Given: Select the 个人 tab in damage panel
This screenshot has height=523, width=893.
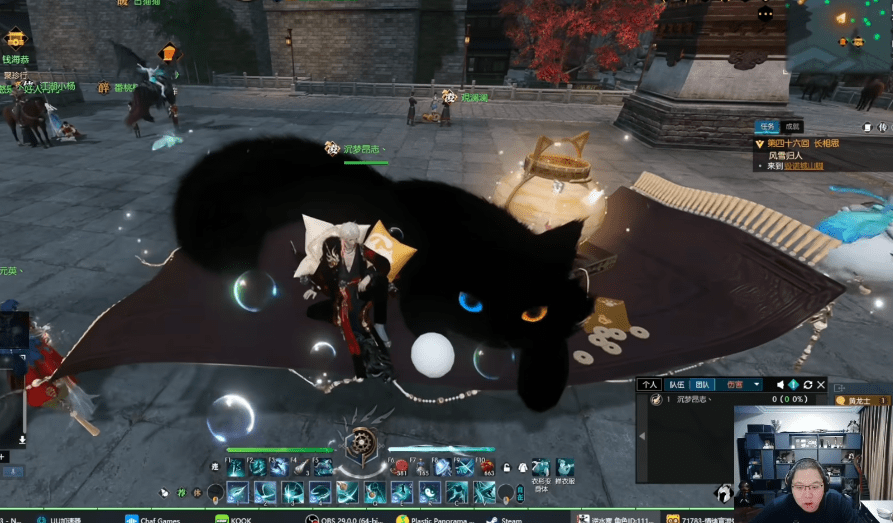Looking at the screenshot, I should point(650,384).
